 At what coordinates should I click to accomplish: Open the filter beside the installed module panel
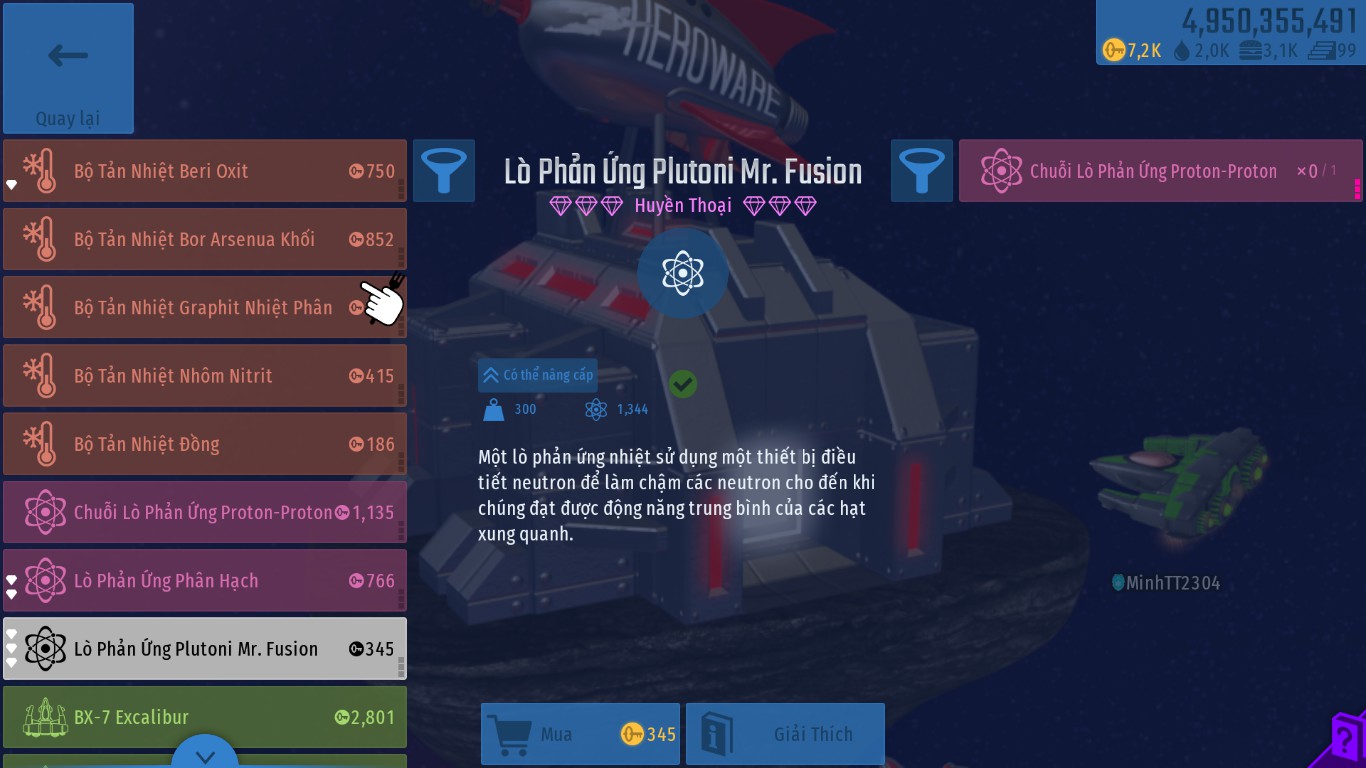(922, 171)
